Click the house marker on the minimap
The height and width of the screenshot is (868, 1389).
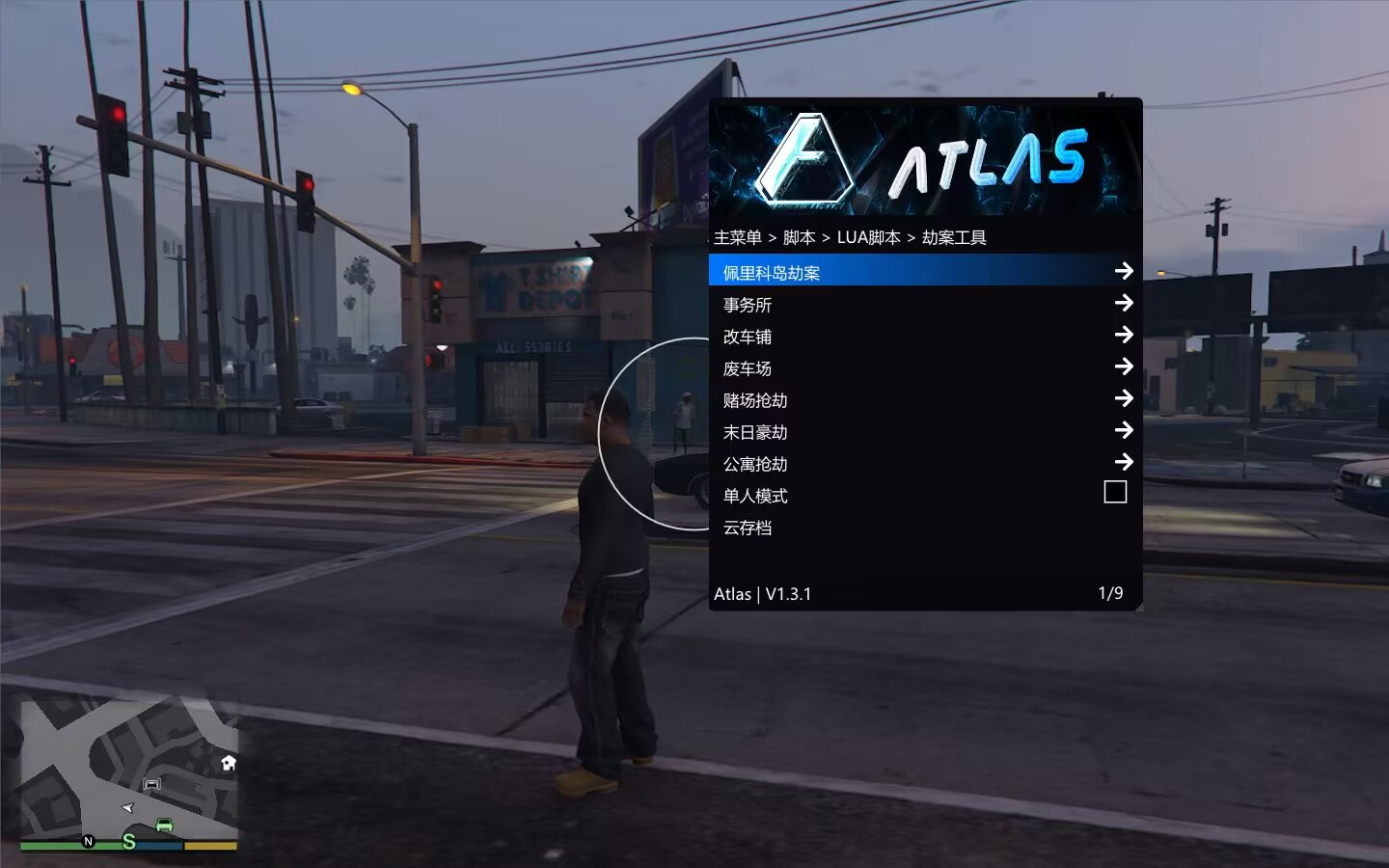pos(229,763)
